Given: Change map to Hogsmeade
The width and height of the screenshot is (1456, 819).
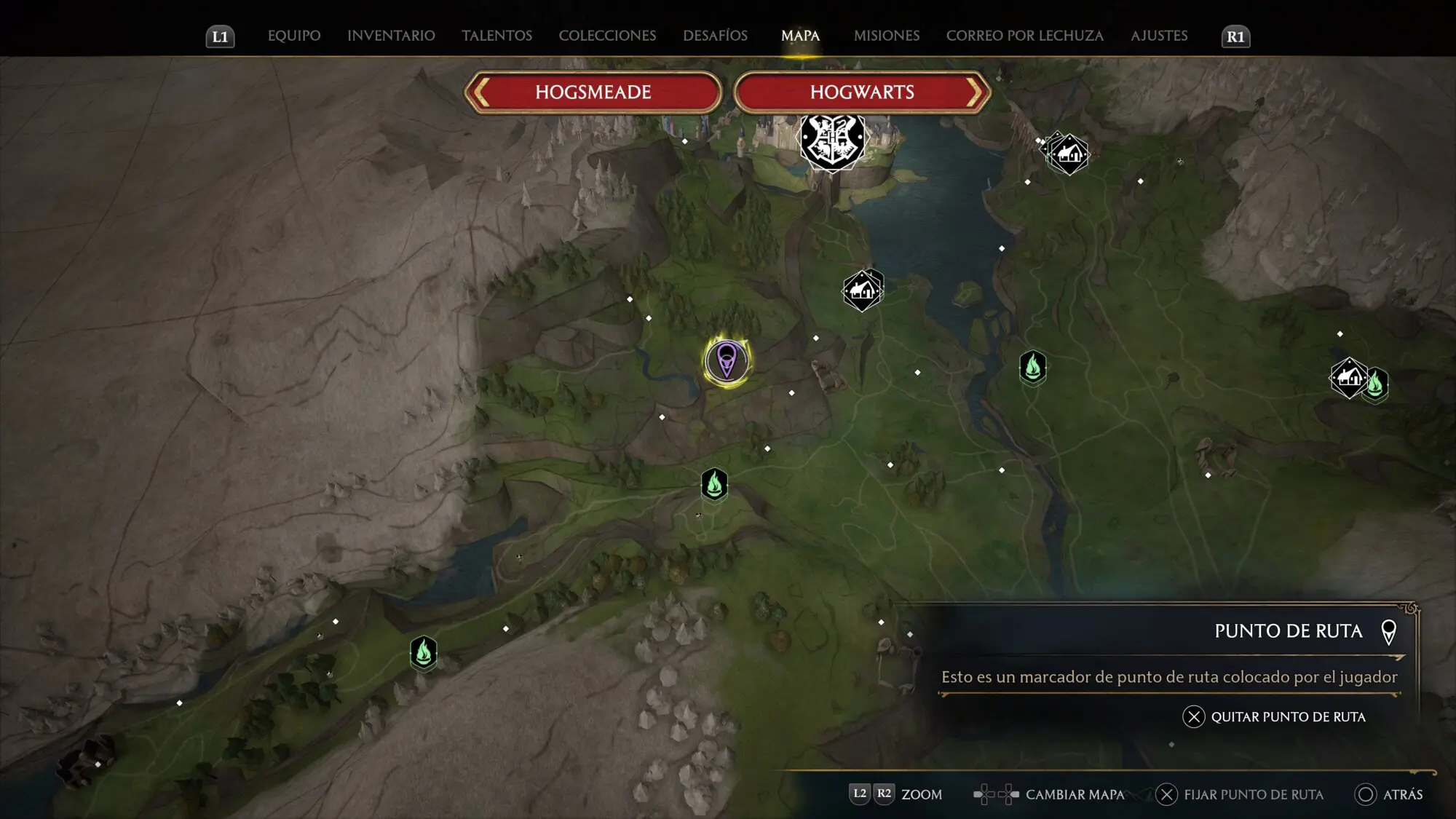Looking at the screenshot, I should coord(593,92).
